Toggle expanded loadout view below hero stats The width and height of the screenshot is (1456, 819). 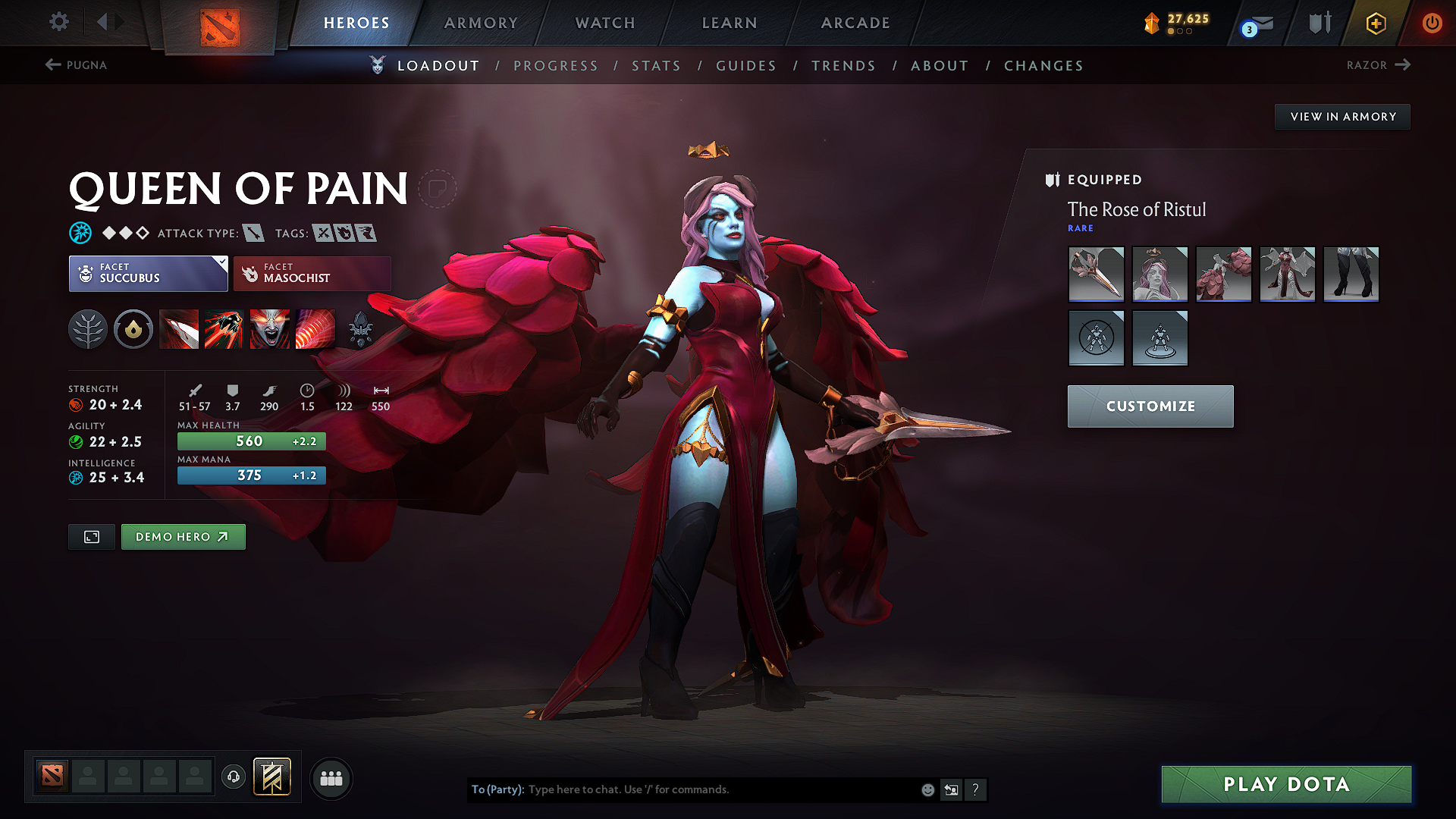point(91,536)
